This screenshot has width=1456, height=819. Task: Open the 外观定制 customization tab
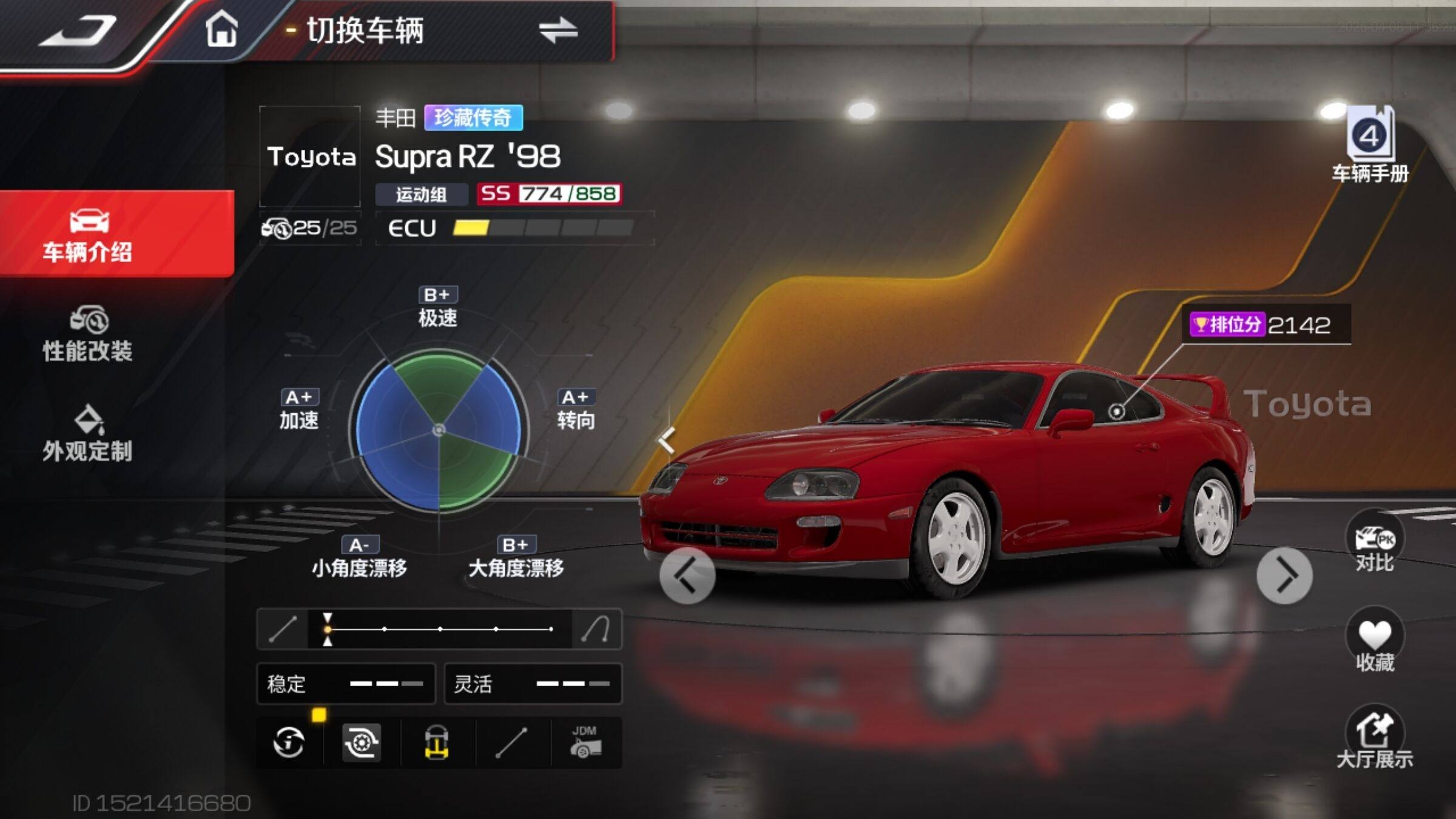[x=88, y=433]
